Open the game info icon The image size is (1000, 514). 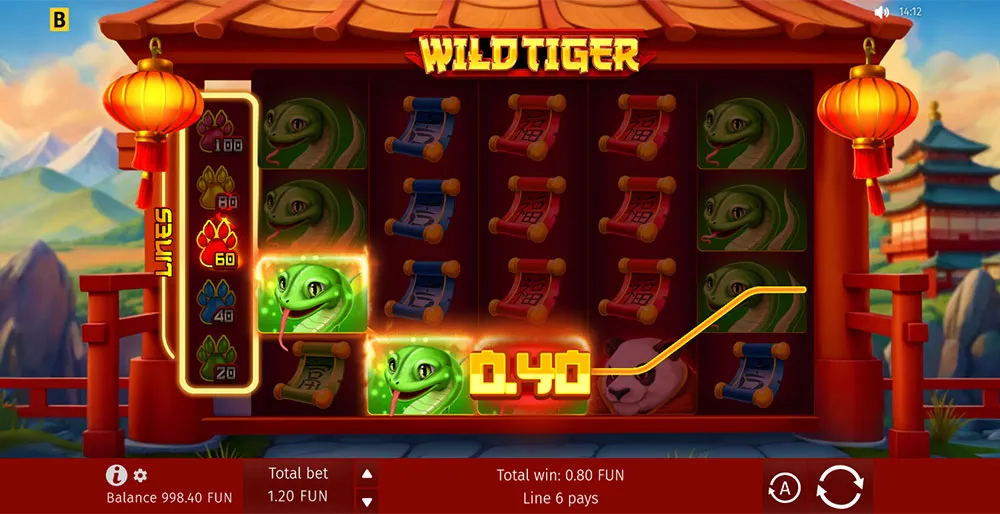click(116, 476)
